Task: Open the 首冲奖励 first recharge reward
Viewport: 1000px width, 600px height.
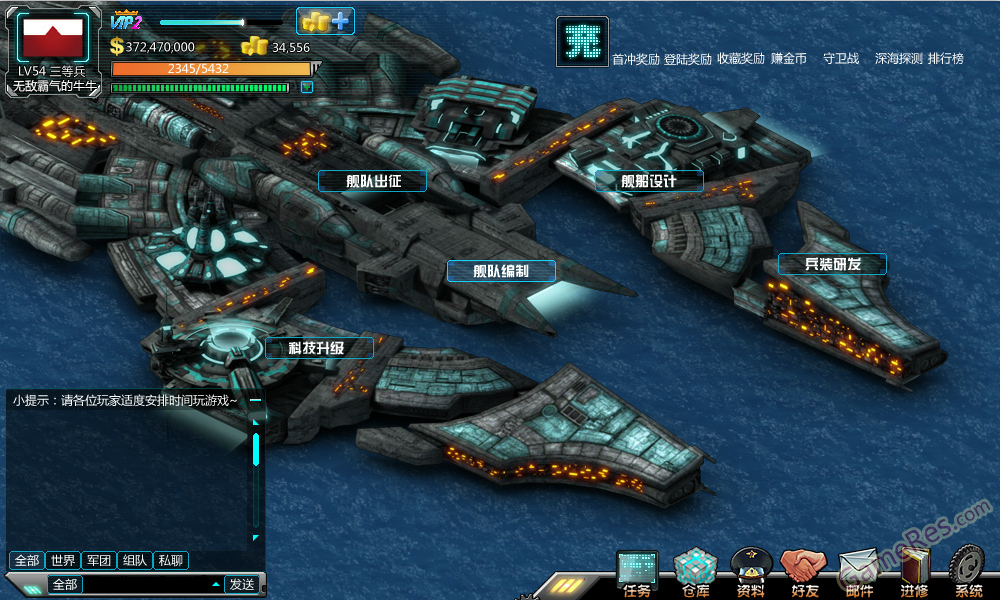Action: tap(636, 59)
